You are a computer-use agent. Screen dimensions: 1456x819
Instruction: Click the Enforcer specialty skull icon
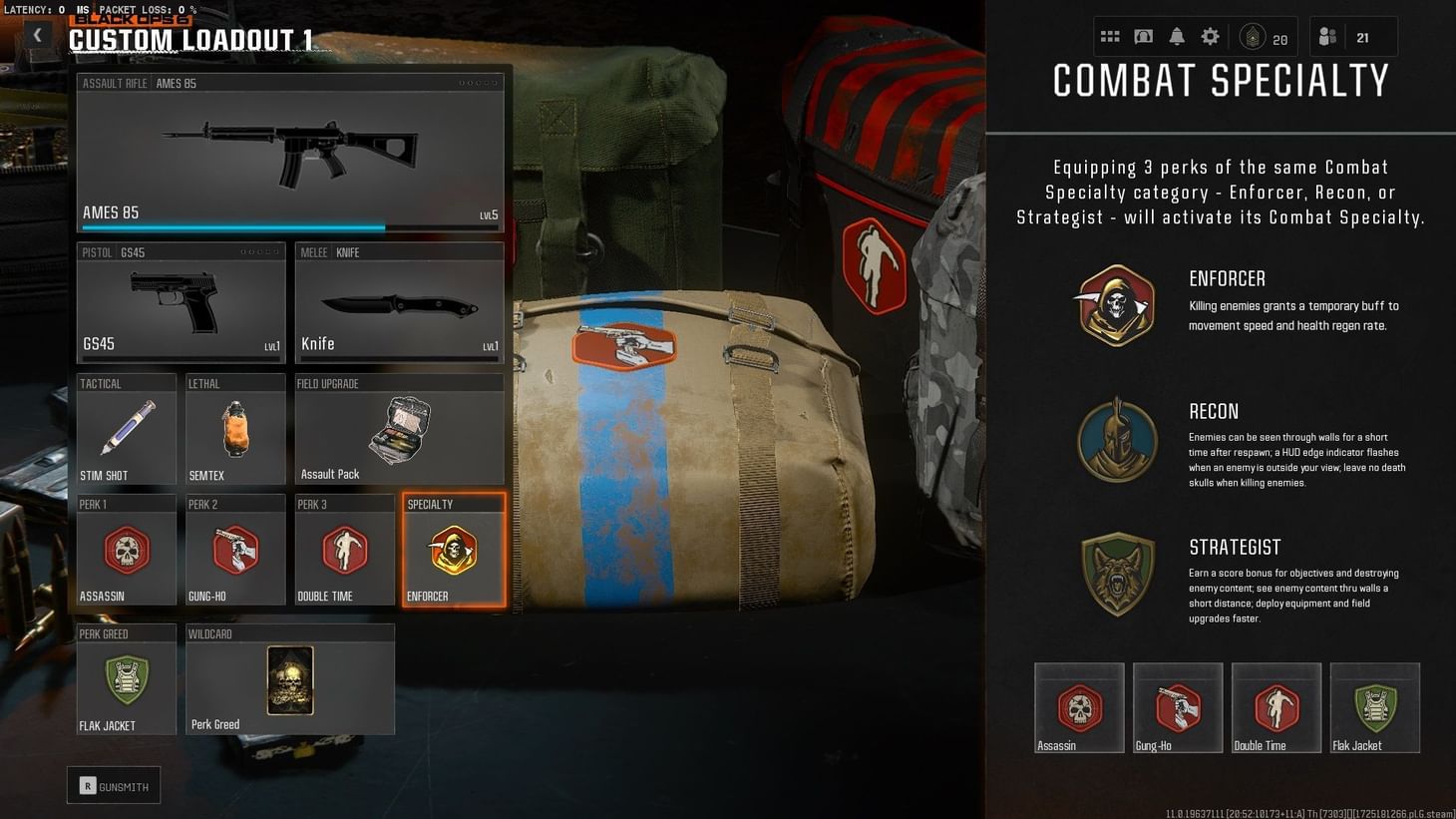[x=1116, y=305]
